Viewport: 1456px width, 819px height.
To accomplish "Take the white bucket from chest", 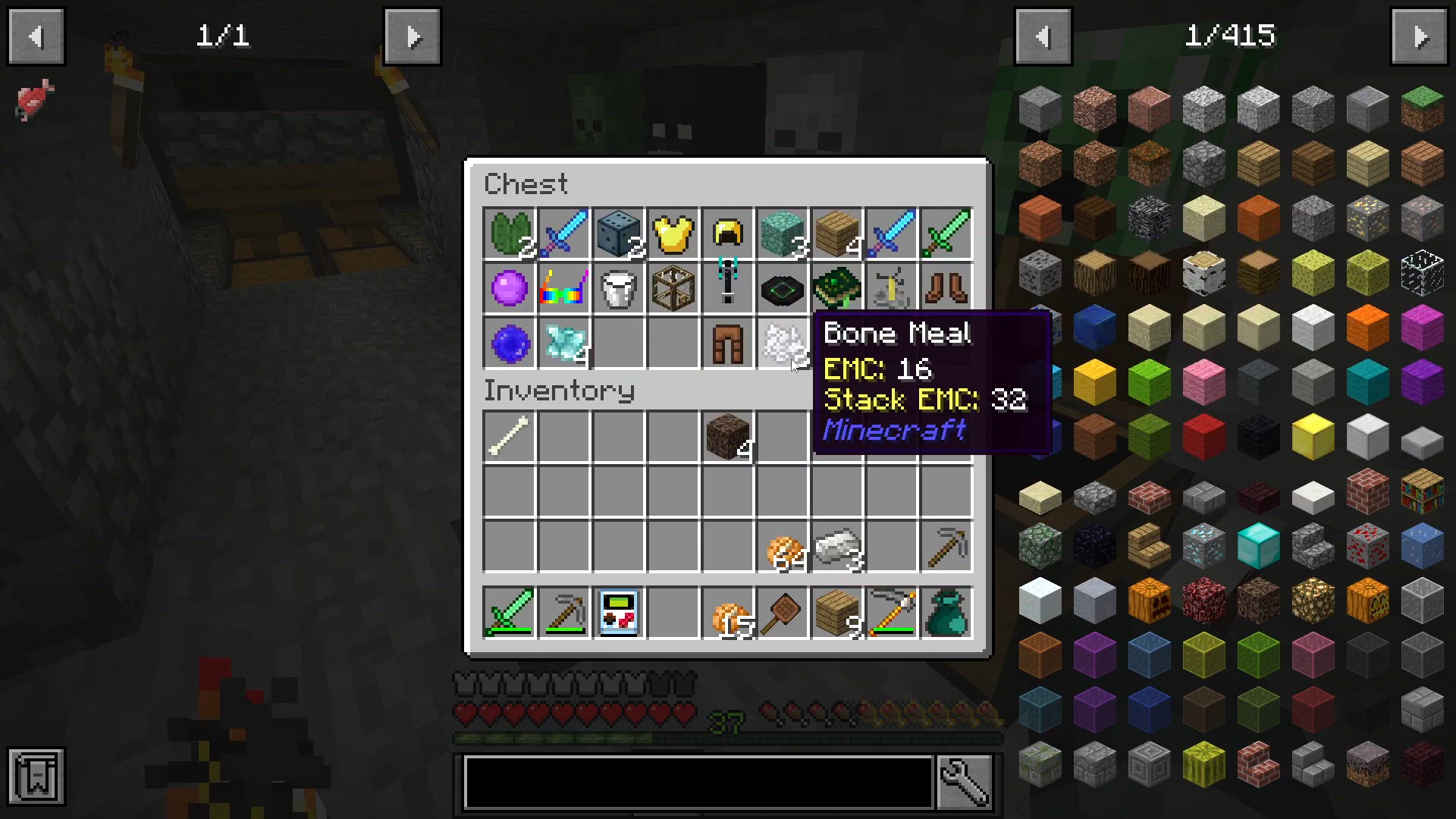I will pos(618,288).
